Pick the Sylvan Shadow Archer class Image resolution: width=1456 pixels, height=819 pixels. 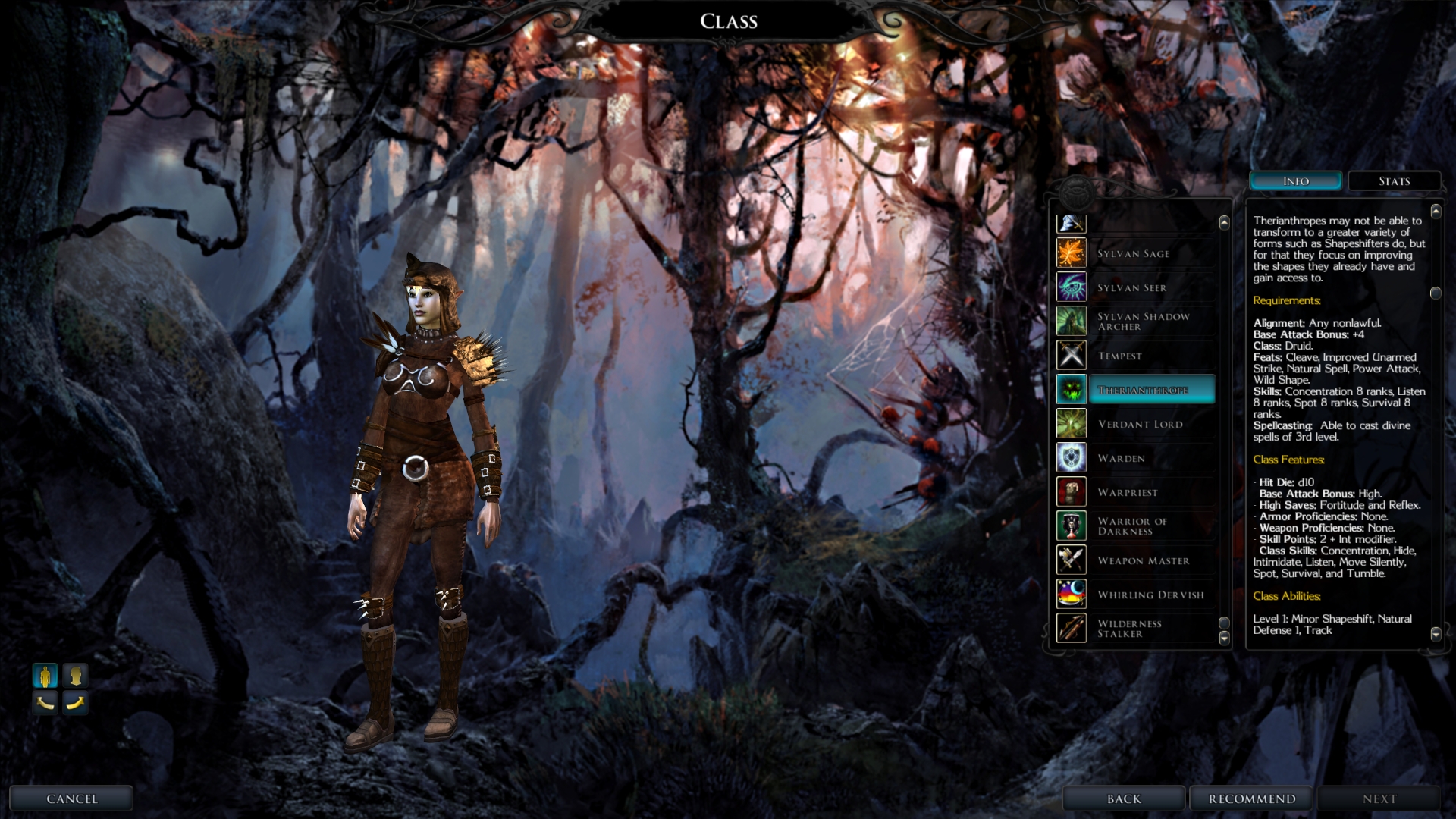(1143, 322)
